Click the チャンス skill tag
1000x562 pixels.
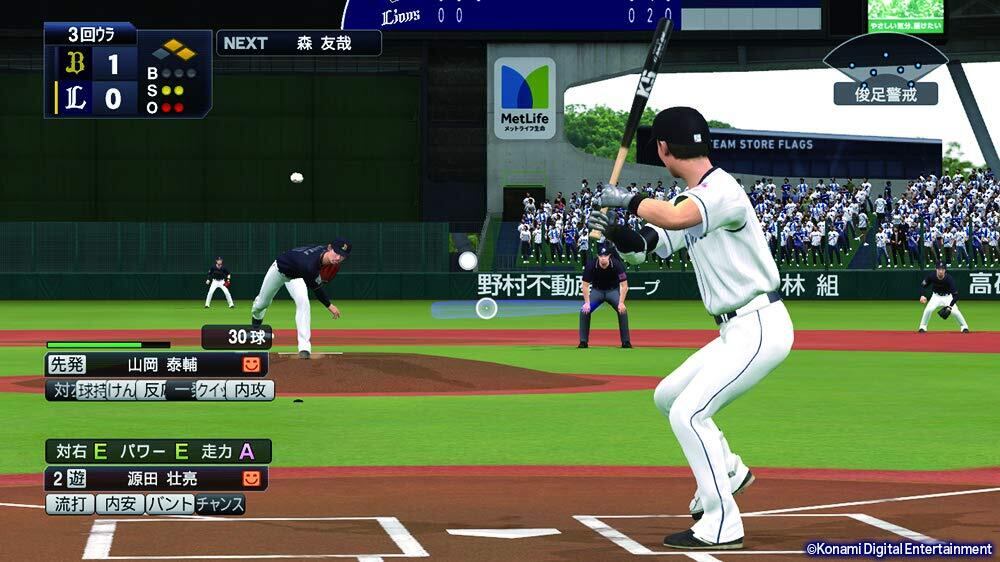click(220, 504)
